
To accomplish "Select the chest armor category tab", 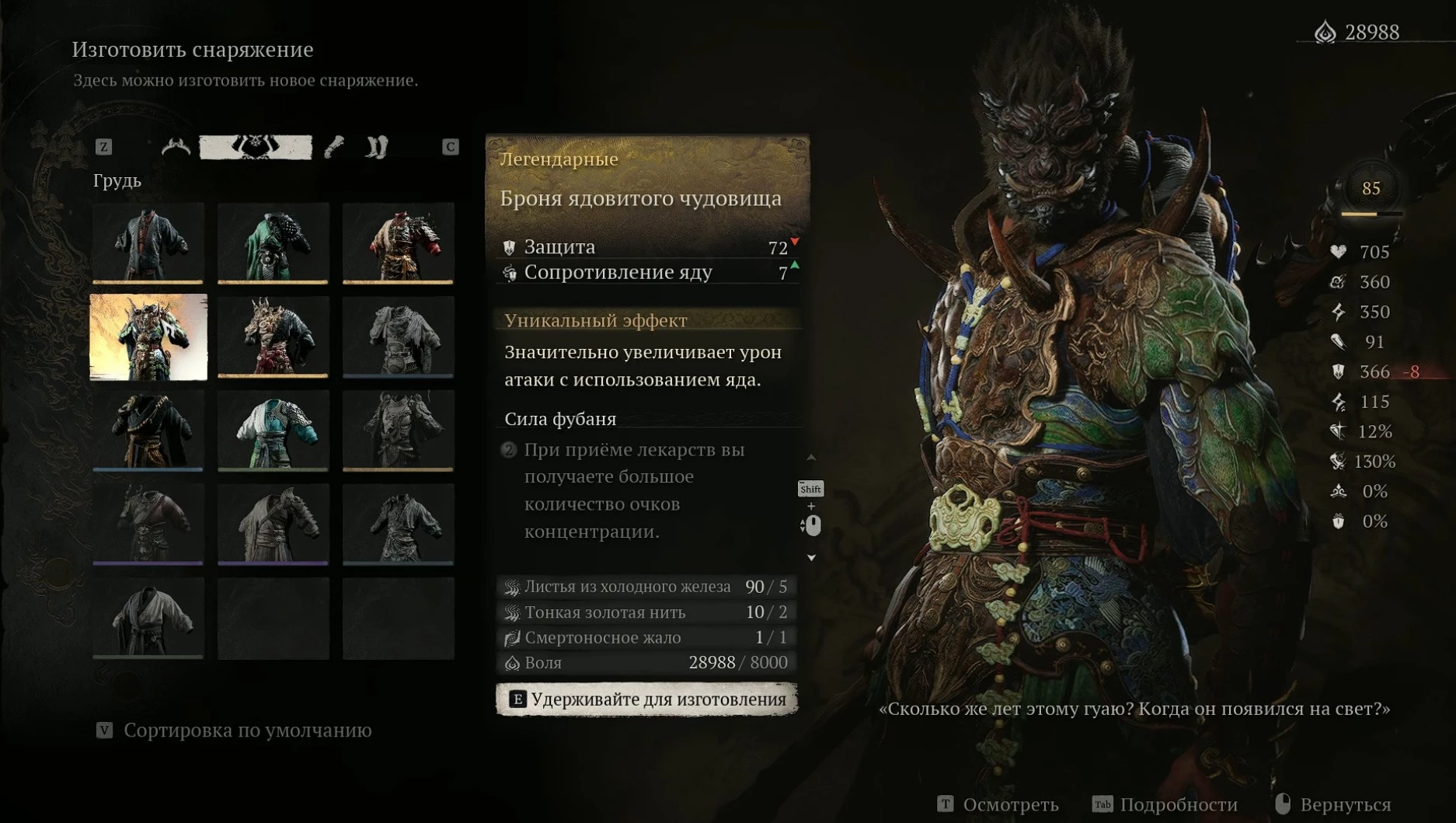I will [x=256, y=147].
